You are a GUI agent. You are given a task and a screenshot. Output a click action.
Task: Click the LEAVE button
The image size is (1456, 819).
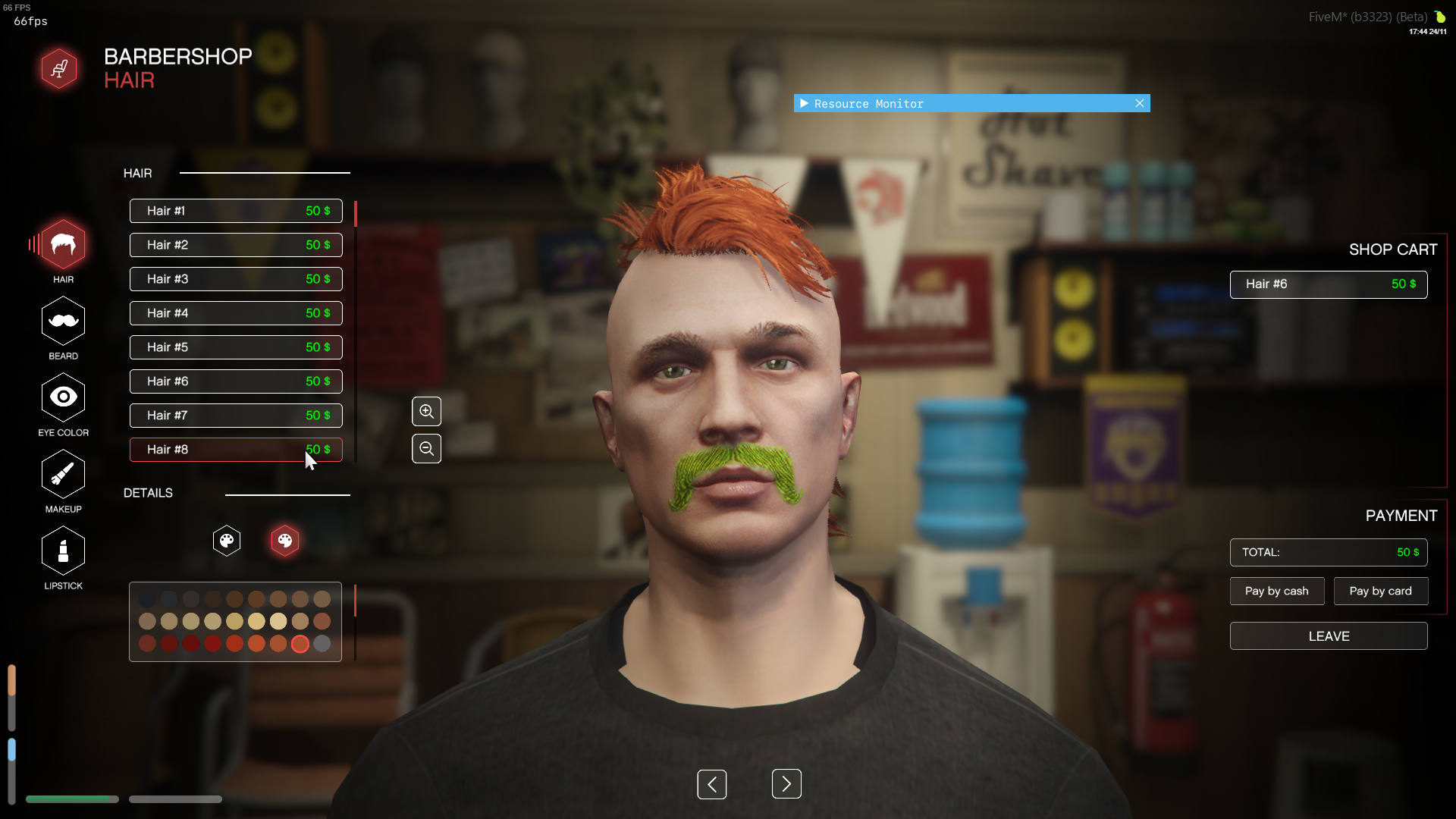tap(1329, 636)
